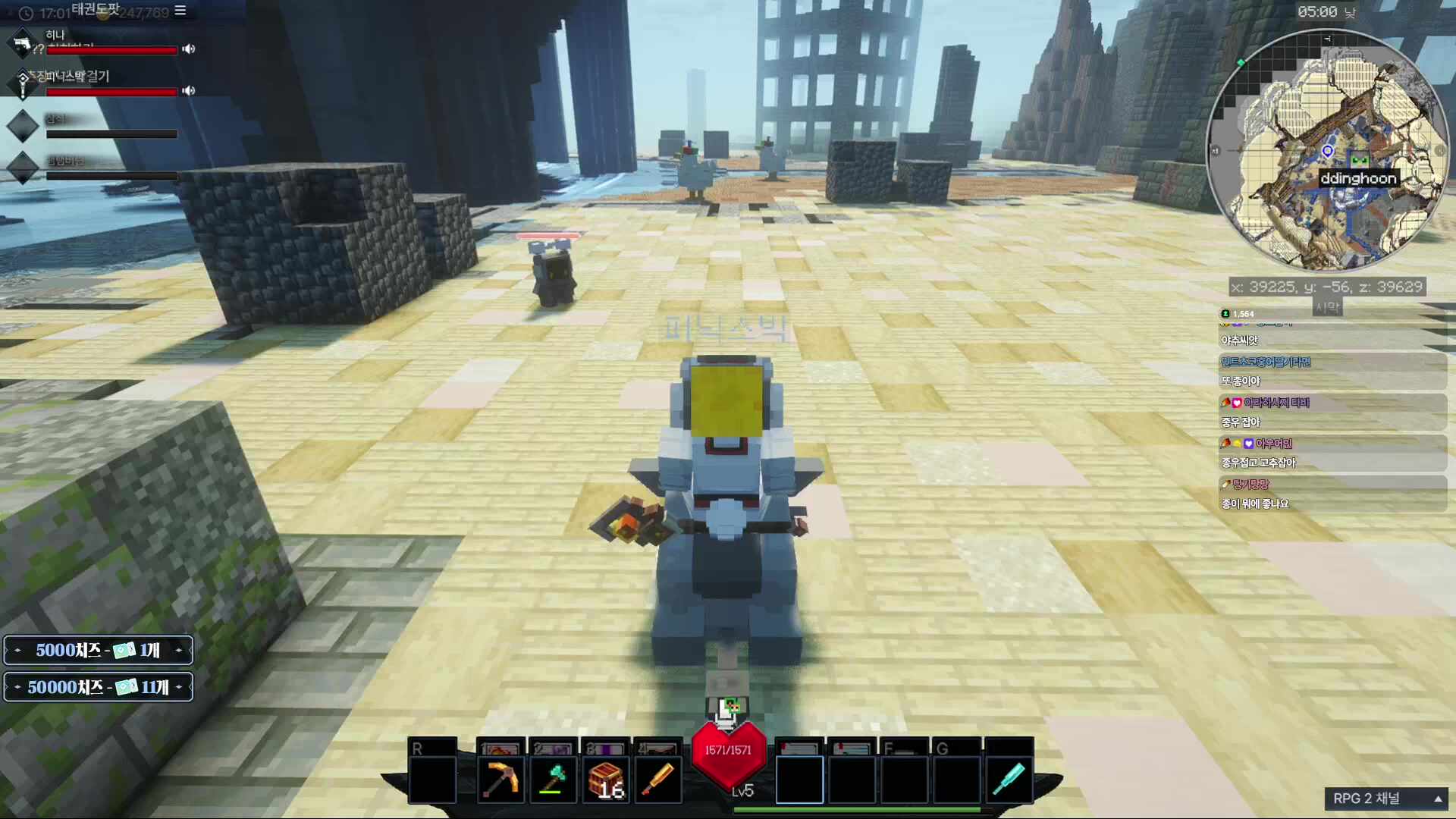The width and height of the screenshot is (1456, 819).
Task: Choose the chest item stack of 16
Action: coord(605,779)
